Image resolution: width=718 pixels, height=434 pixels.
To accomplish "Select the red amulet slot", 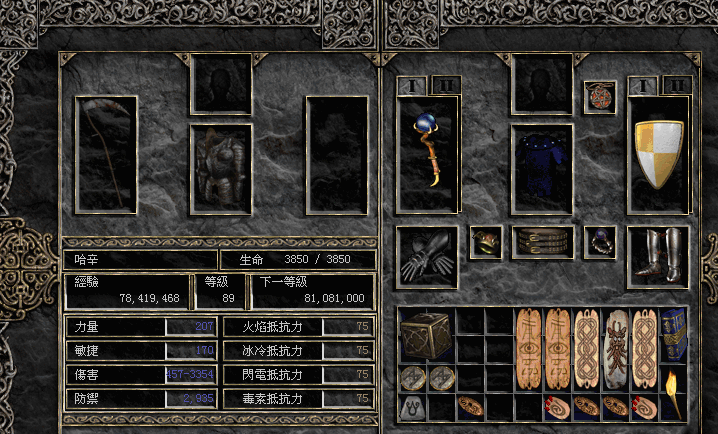I will tap(600, 97).
